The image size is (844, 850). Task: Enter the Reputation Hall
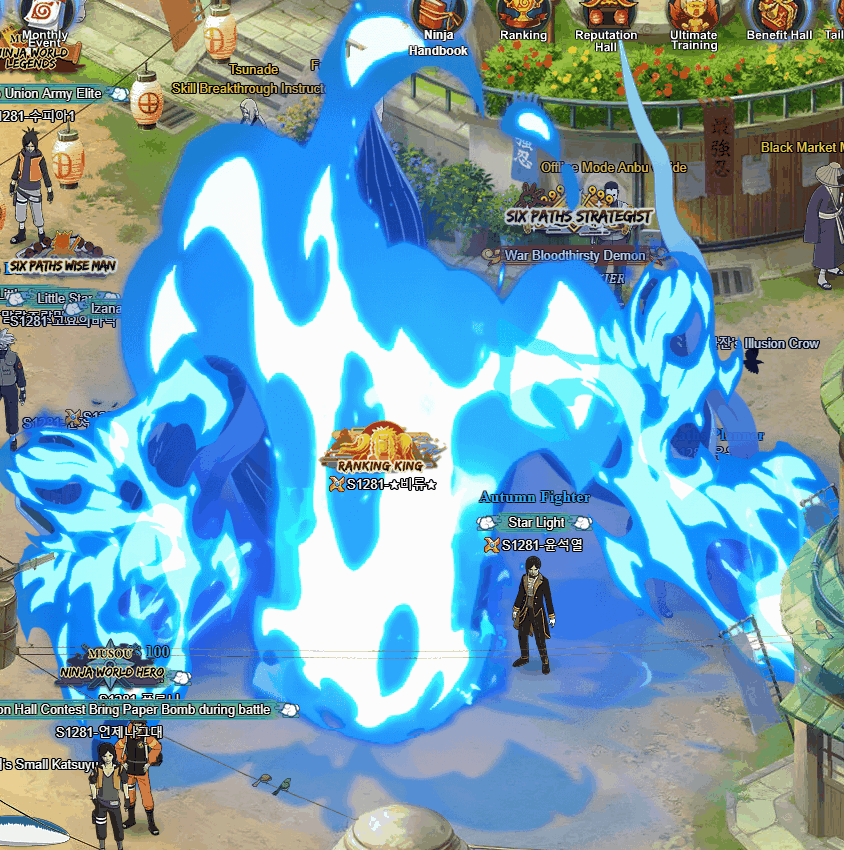click(606, 16)
